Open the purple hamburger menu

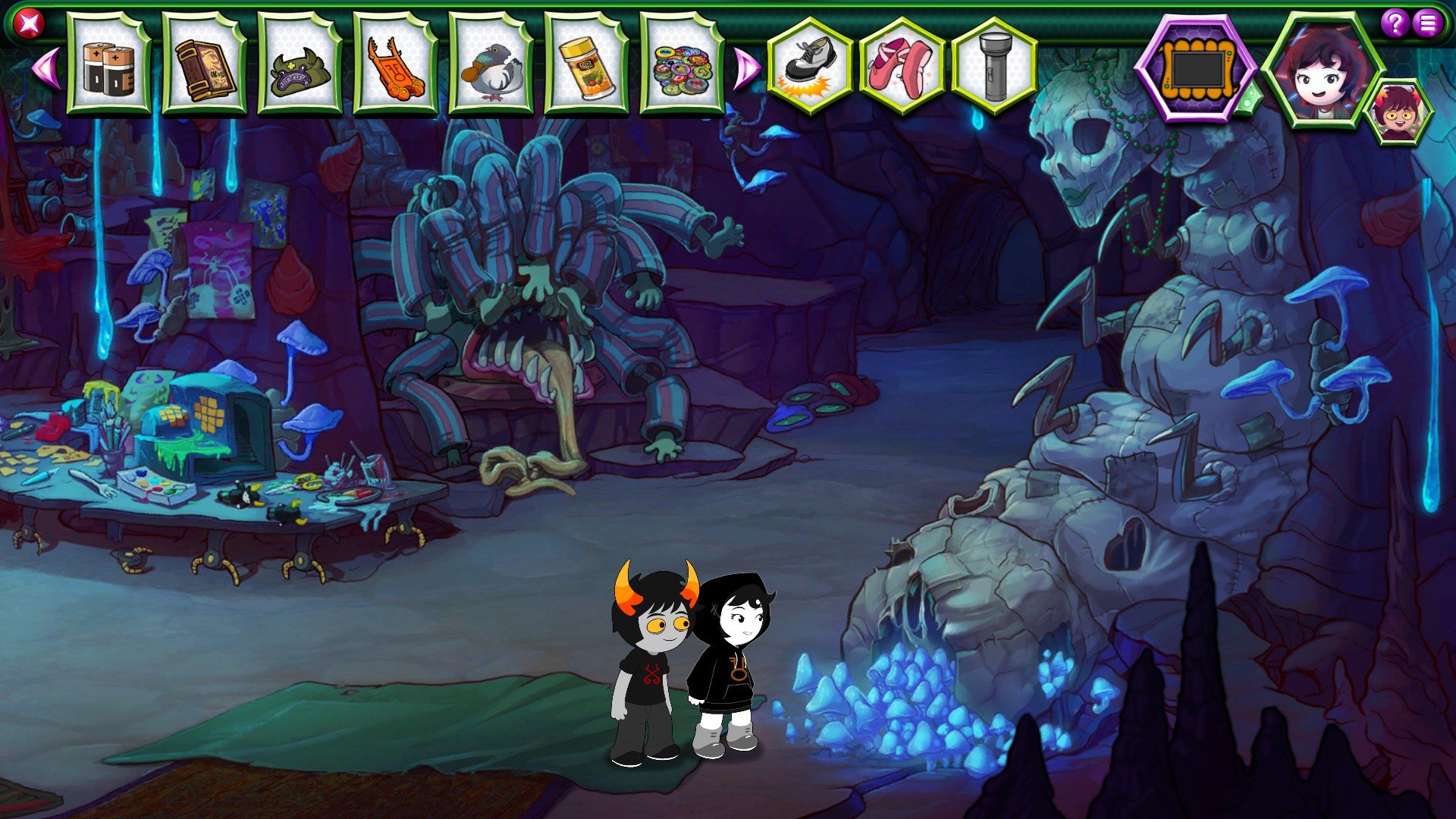tap(1428, 24)
